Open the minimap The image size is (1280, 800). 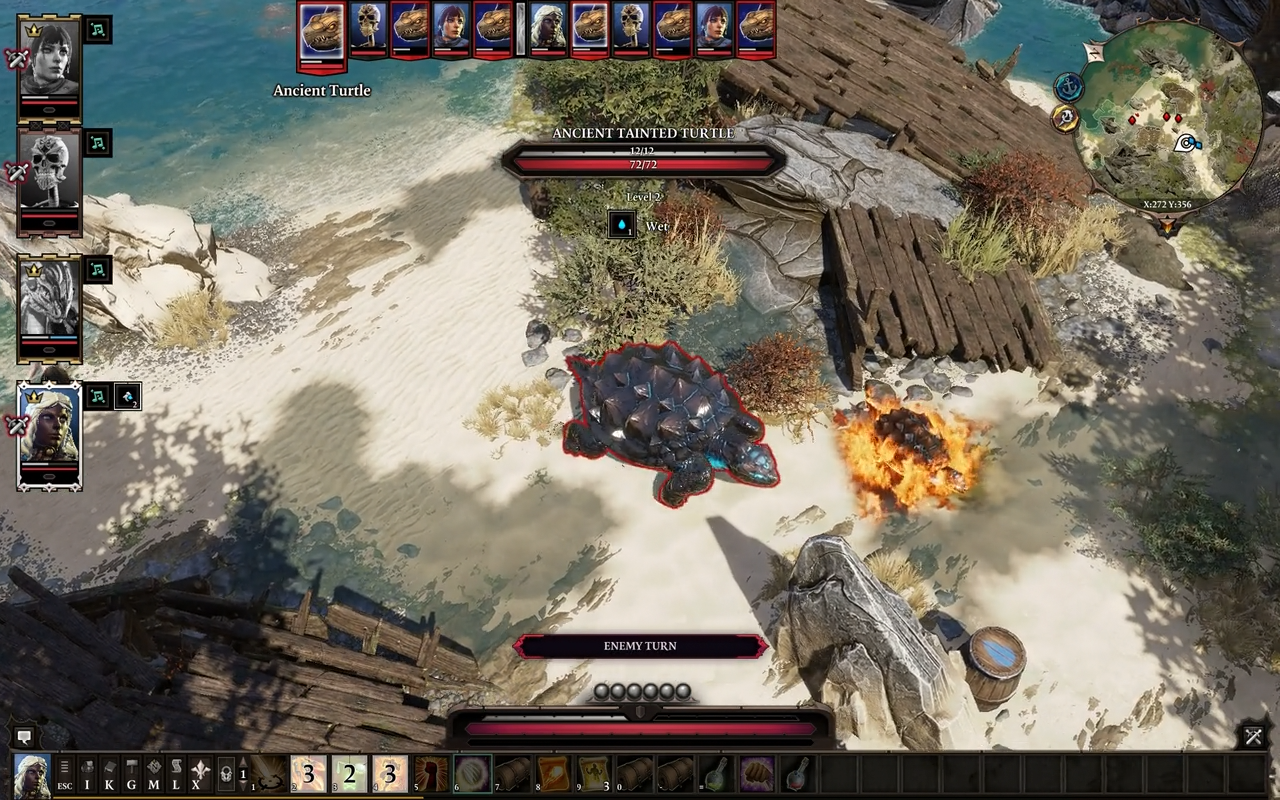click(x=1168, y=118)
